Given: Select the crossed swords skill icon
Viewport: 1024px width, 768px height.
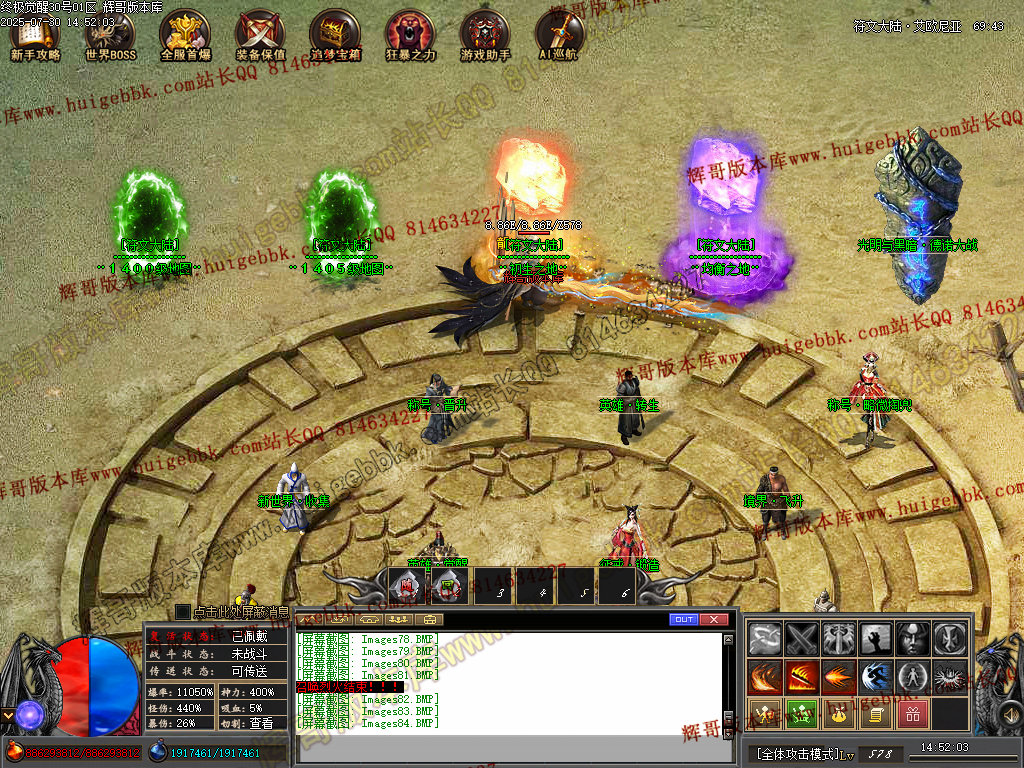Looking at the screenshot, I should (802, 638).
